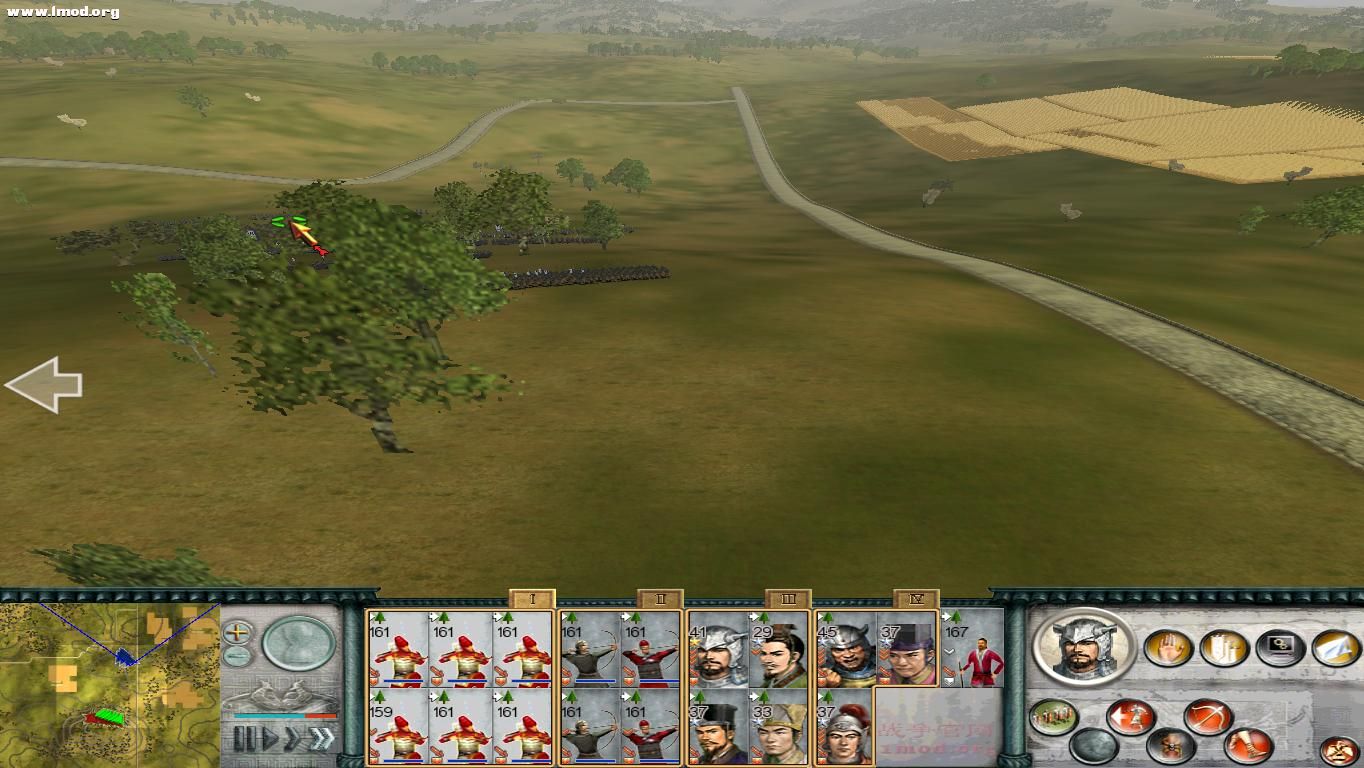Select the general card with 45 men

pyautogui.click(x=846, y=650)
